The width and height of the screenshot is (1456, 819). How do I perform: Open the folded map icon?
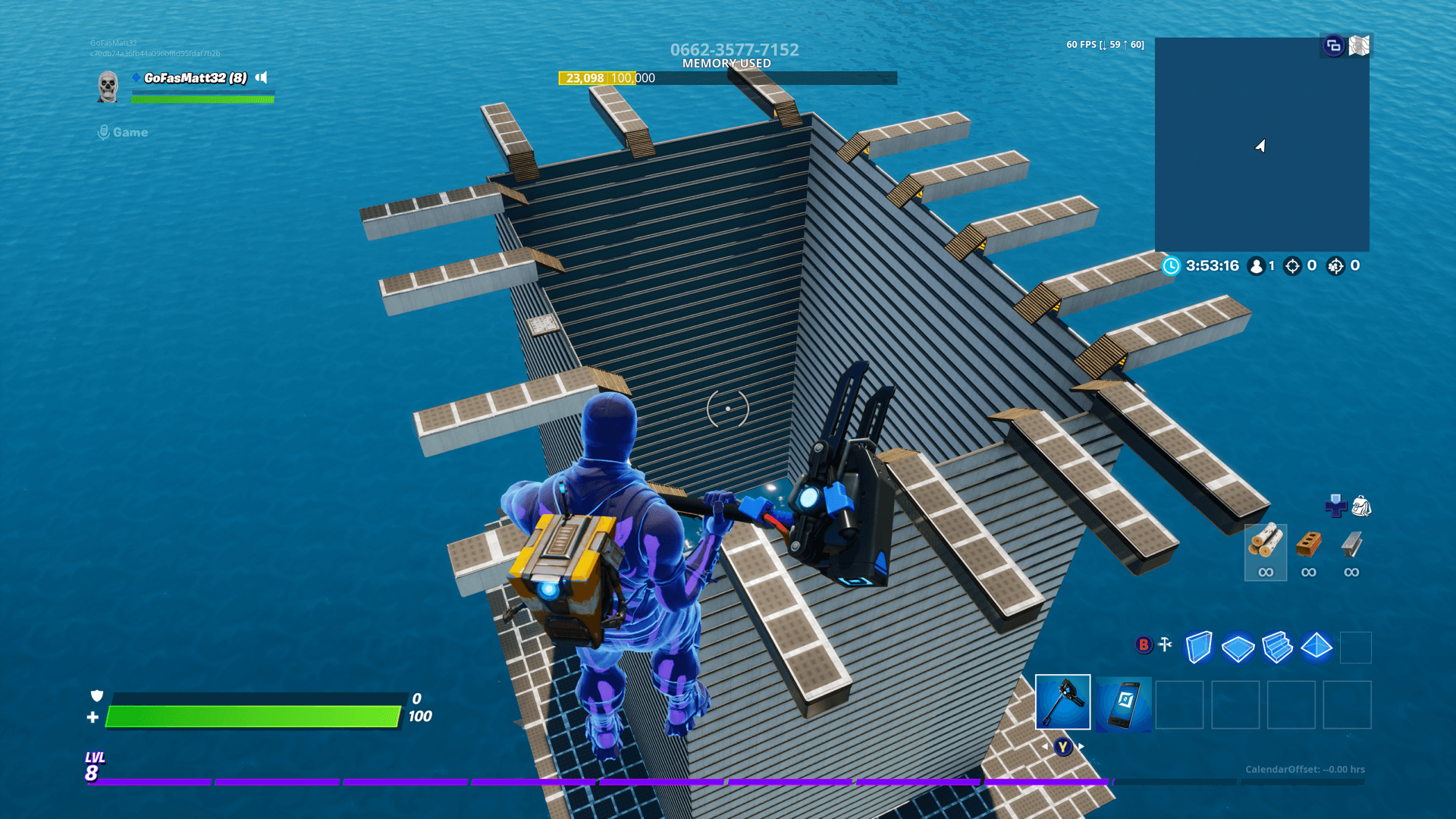point(1359,45)
